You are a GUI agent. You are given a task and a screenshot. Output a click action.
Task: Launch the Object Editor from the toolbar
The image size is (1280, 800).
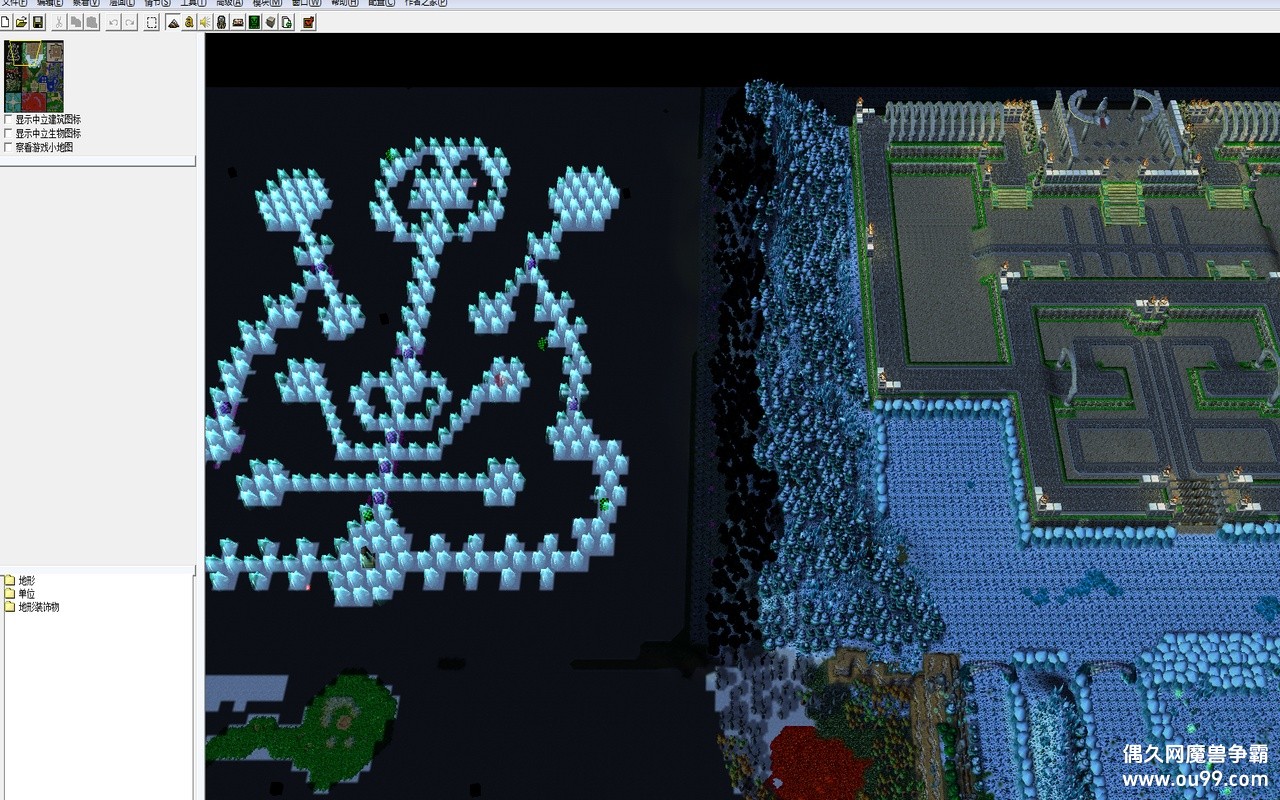pyautogui.click(x=221, y=21)
